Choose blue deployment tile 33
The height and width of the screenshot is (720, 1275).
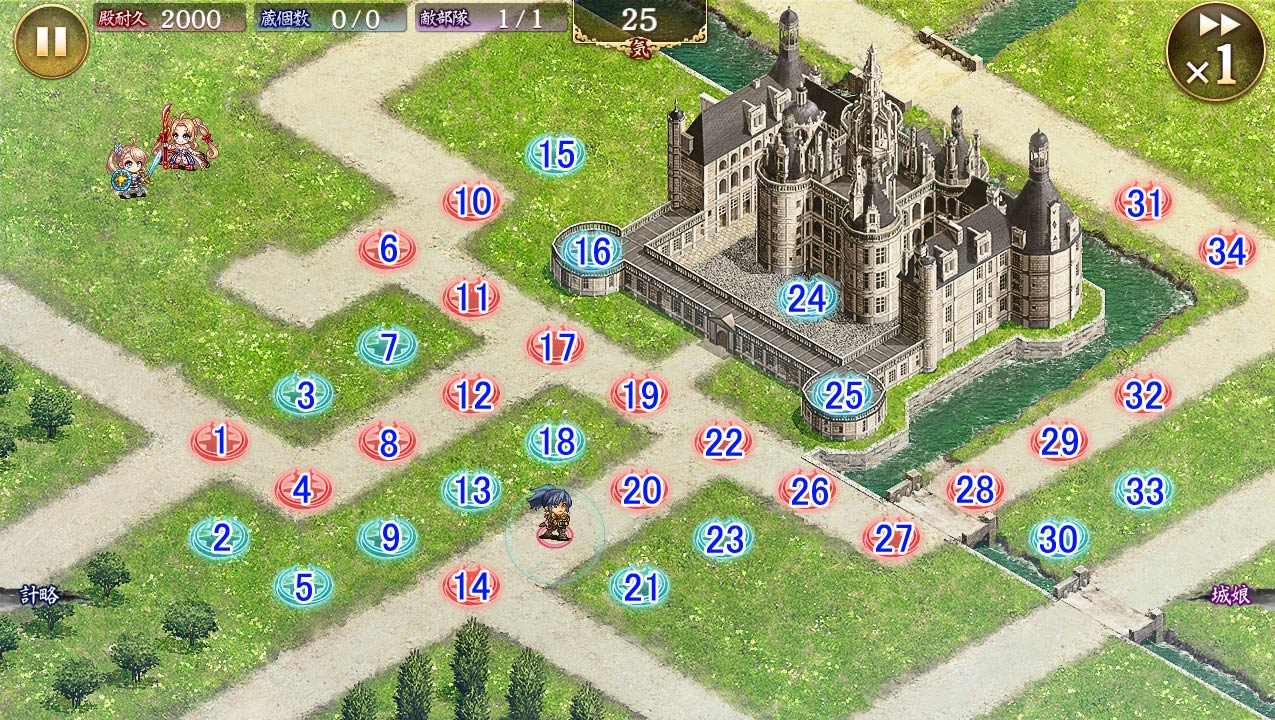click(1144, 491)
